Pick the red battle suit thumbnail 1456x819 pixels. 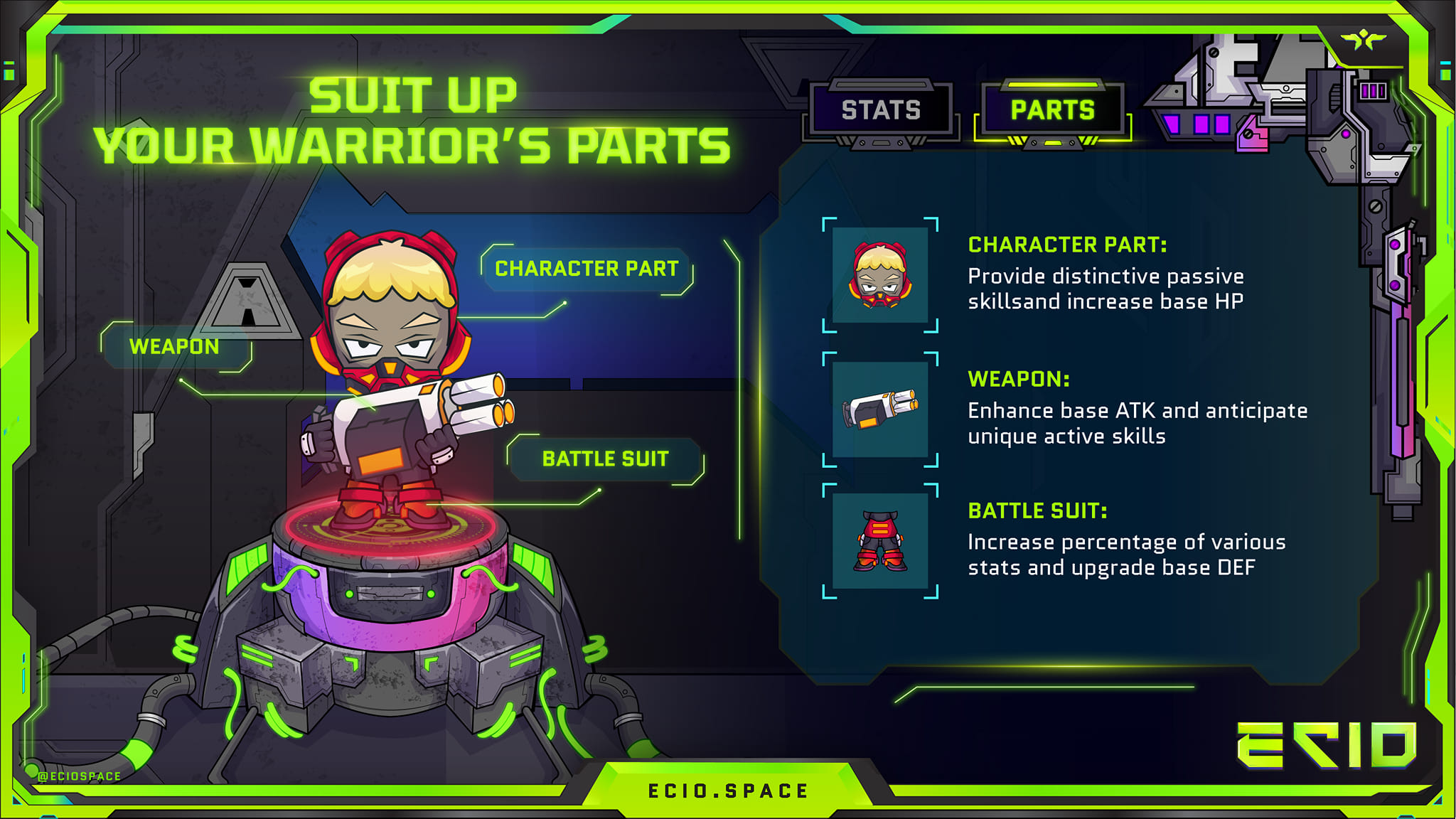880,541
